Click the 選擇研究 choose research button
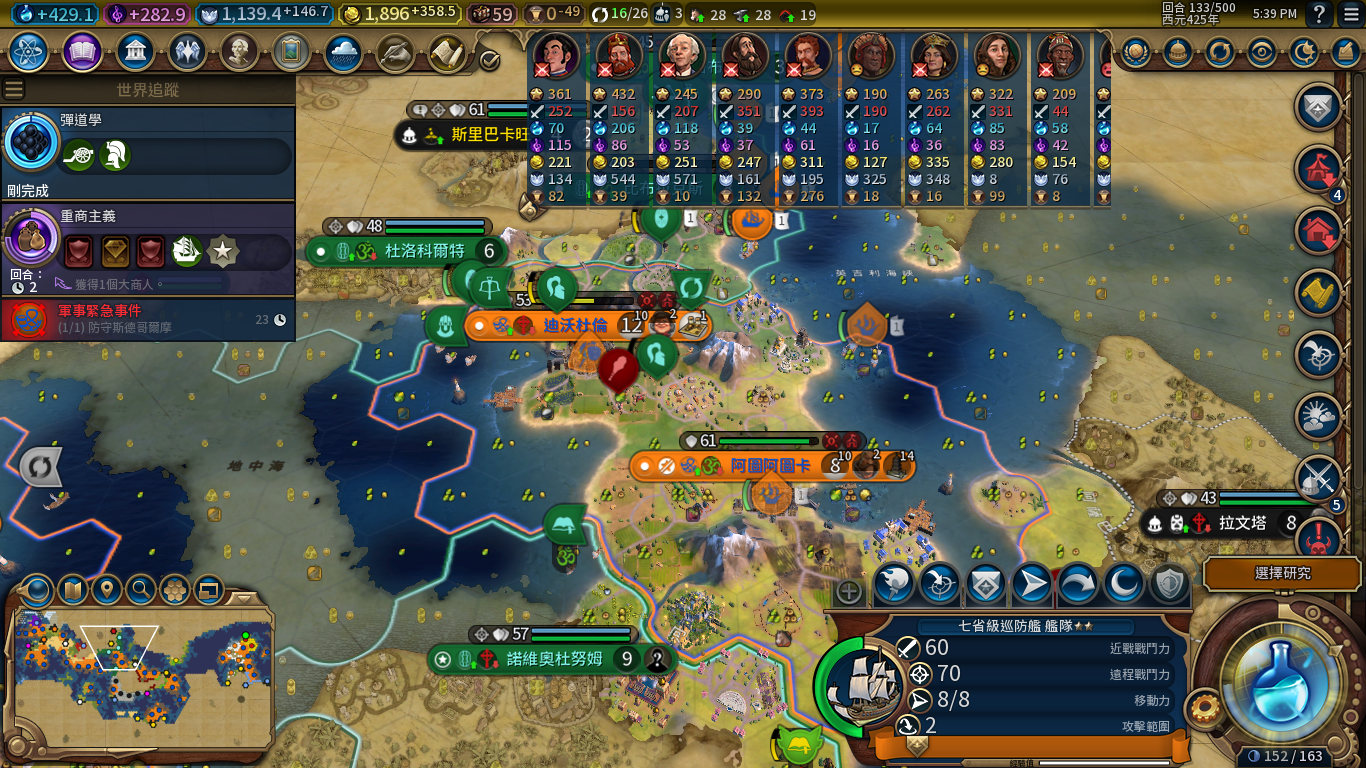The width and height of the screenshot is (1366, 768). click(1282, 574)
